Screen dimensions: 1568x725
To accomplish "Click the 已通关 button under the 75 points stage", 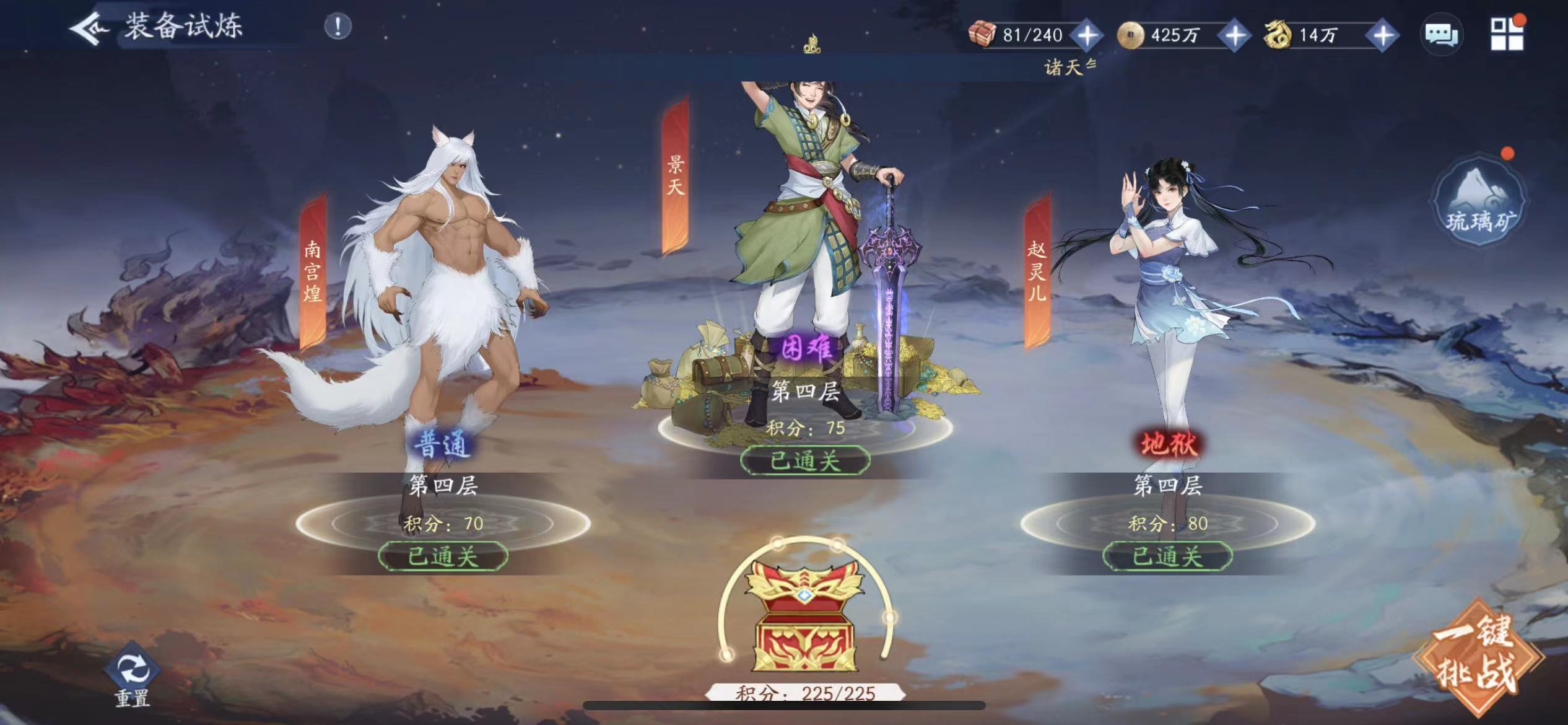I will click(x=805, y=461).
